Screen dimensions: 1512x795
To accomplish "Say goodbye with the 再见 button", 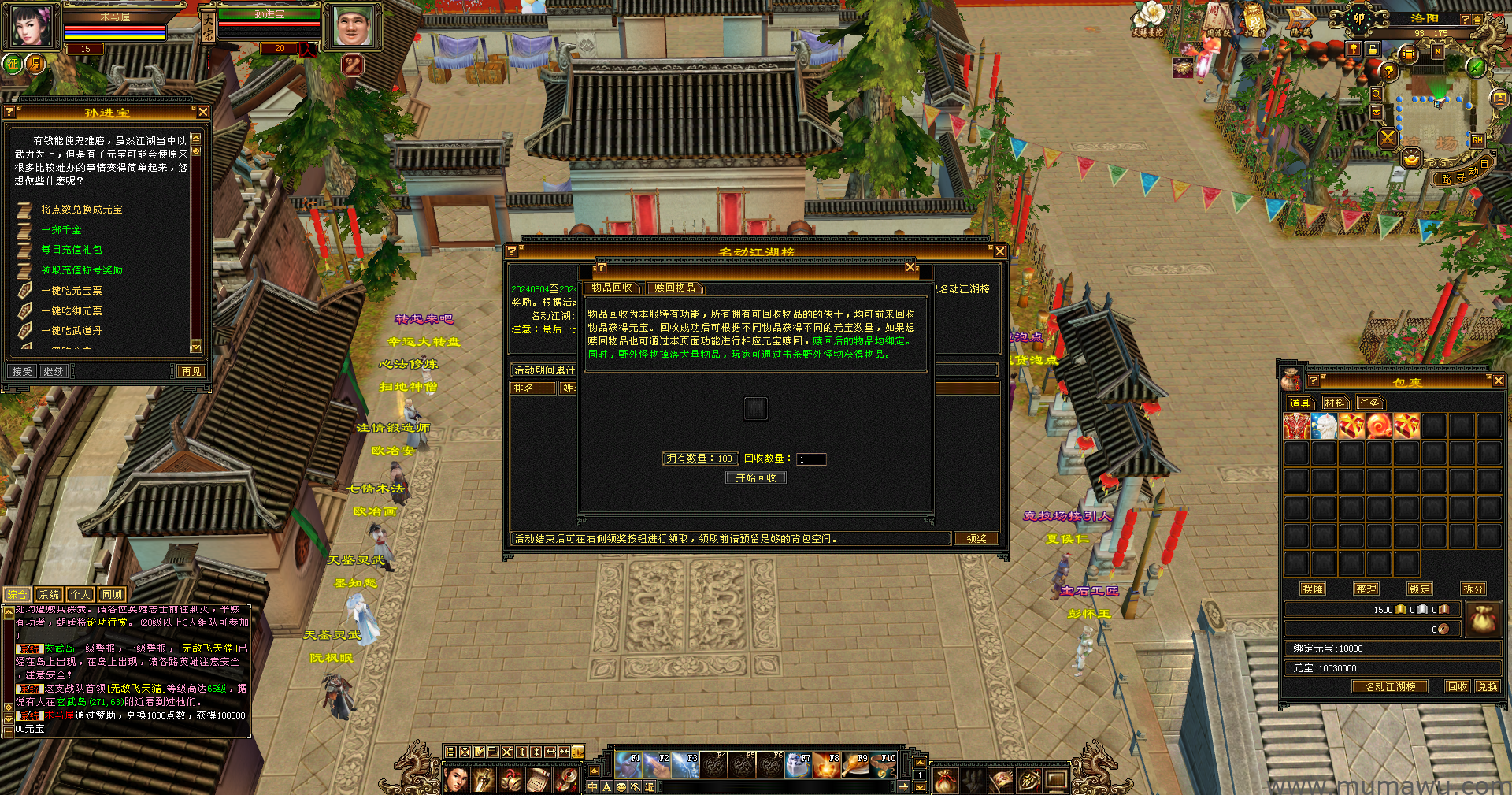I will [x=191, y=371].
